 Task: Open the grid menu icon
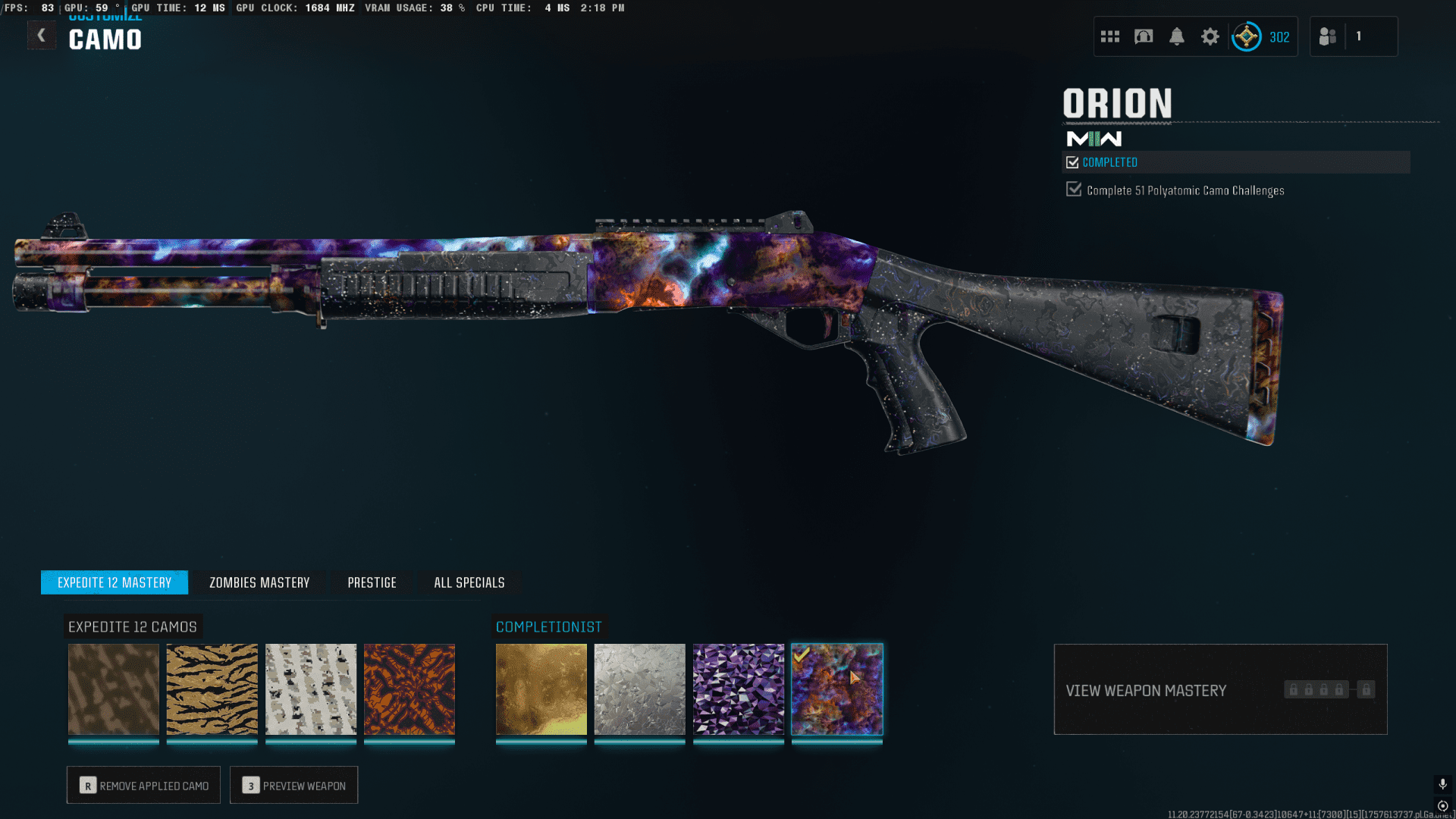[1110, 36]
